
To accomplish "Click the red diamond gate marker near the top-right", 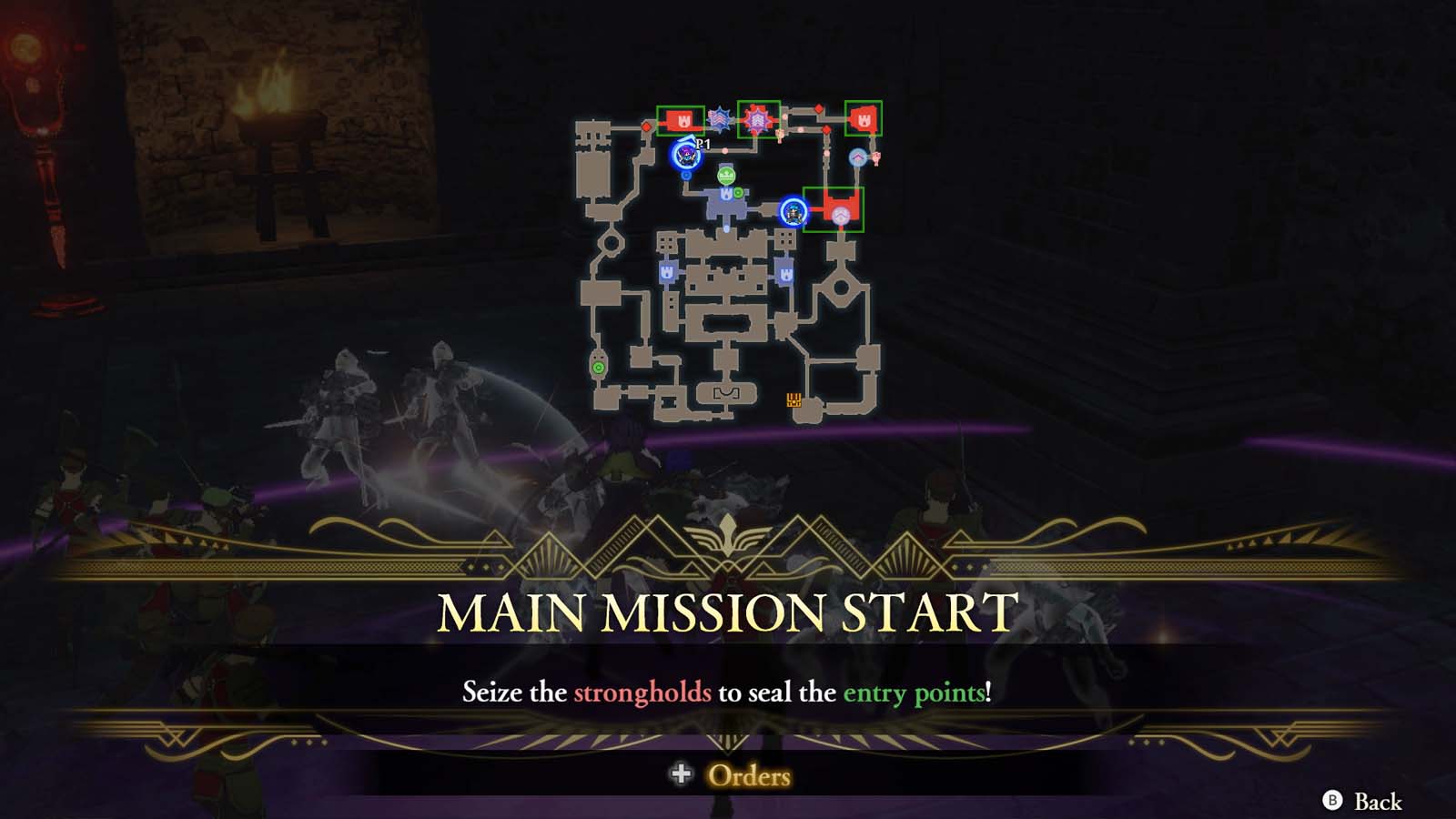I will [819, 107].
